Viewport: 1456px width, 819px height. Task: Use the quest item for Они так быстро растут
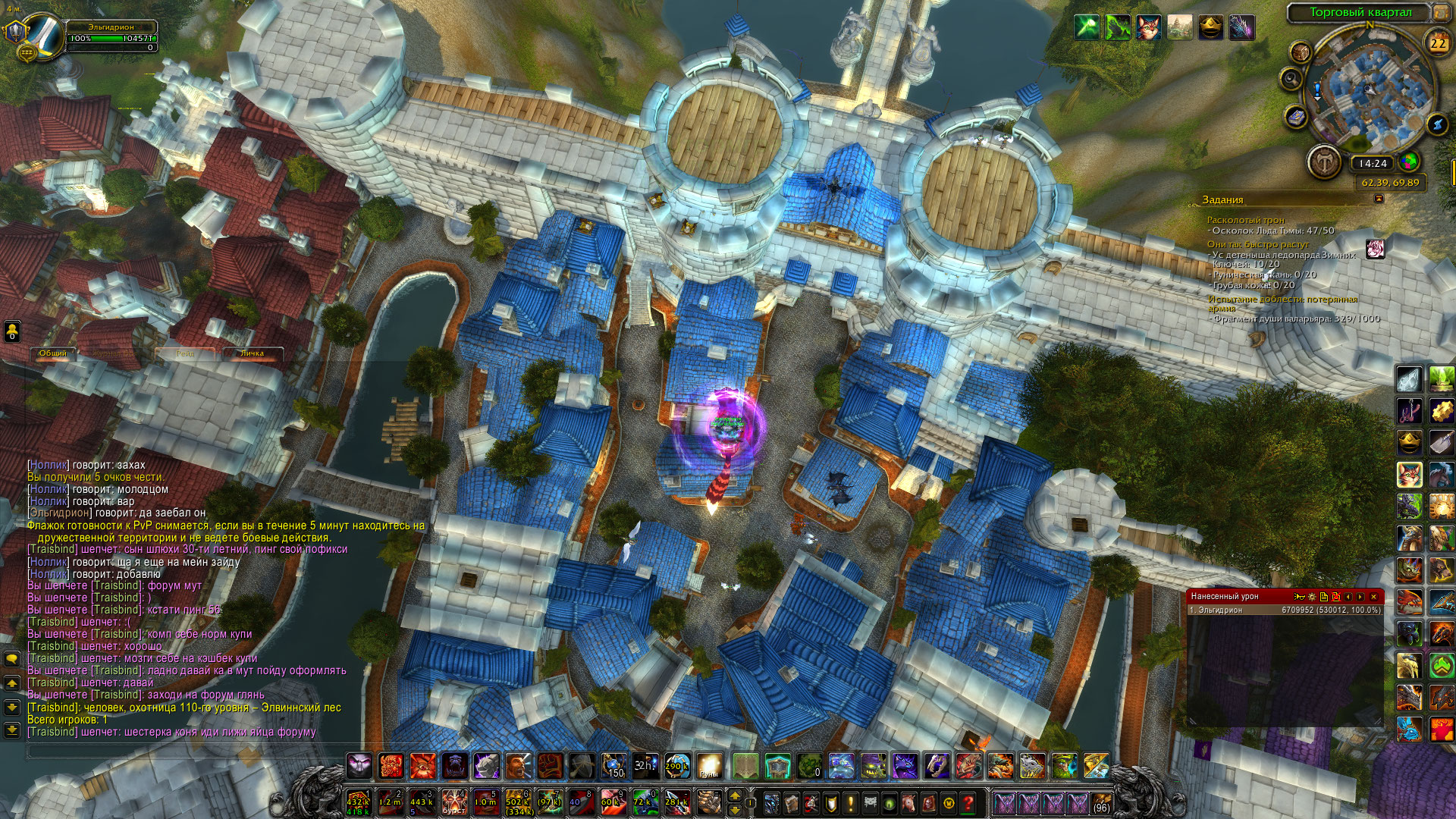pyautogui.click(x=1375, y=249)
